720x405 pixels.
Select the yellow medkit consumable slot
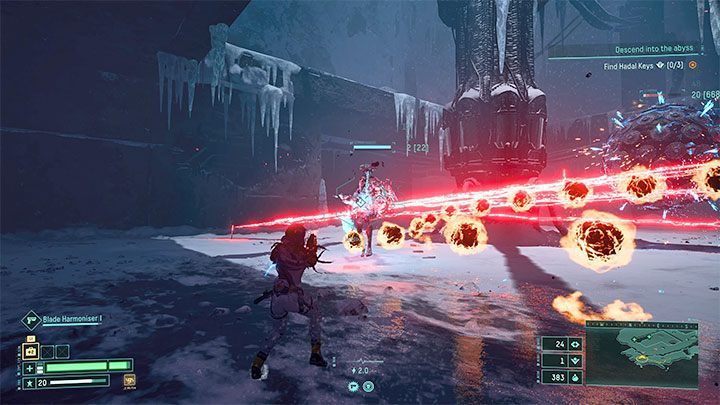(29, 351)
